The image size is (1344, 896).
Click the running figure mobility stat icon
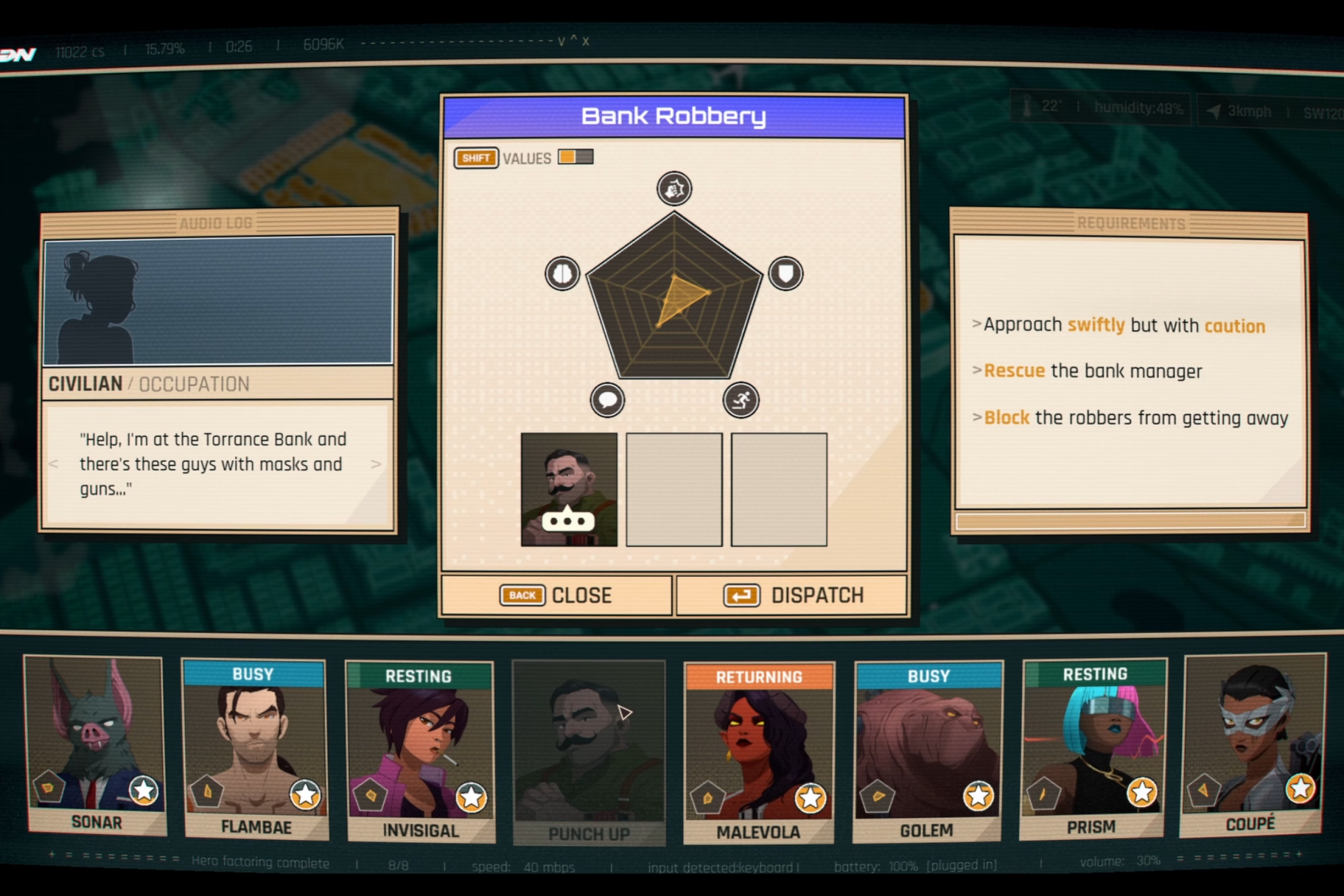click(x=741, y=399)
